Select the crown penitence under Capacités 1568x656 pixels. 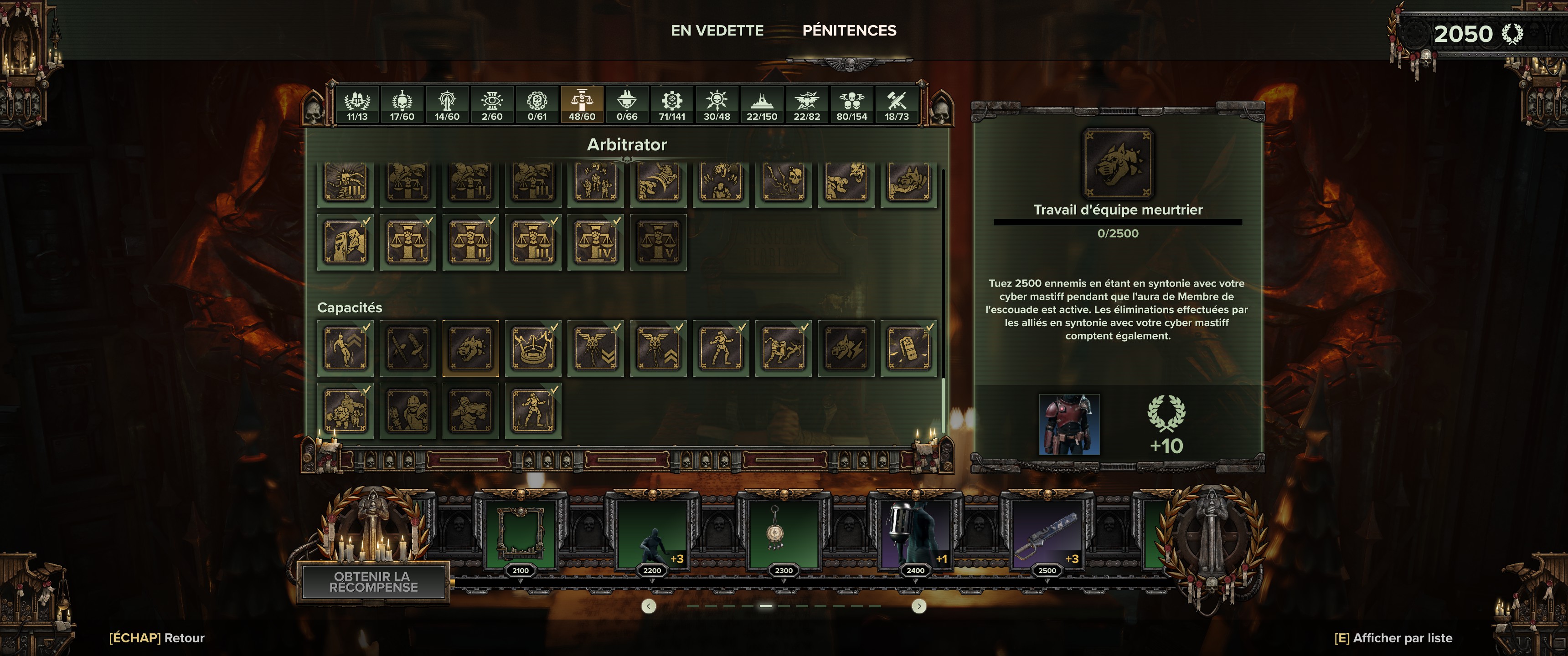click(x=533, y=348)
